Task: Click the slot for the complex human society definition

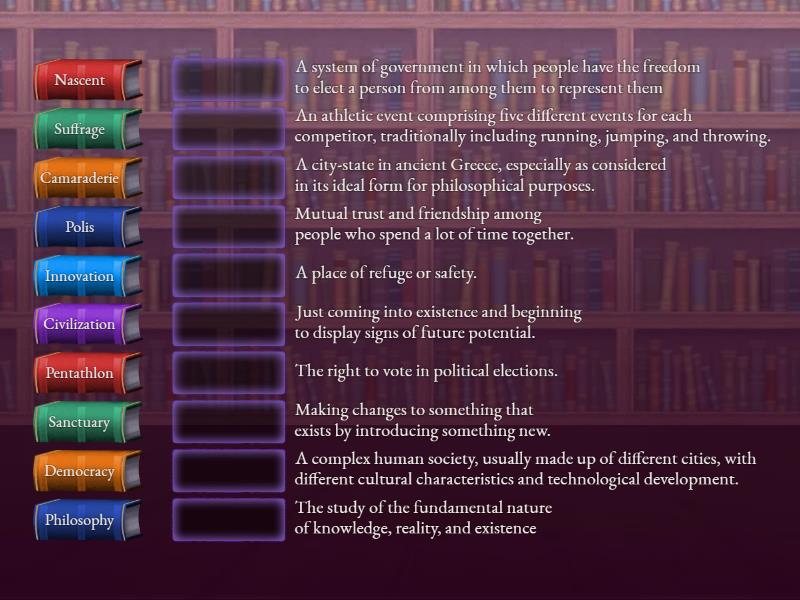Action: [229, 471]
